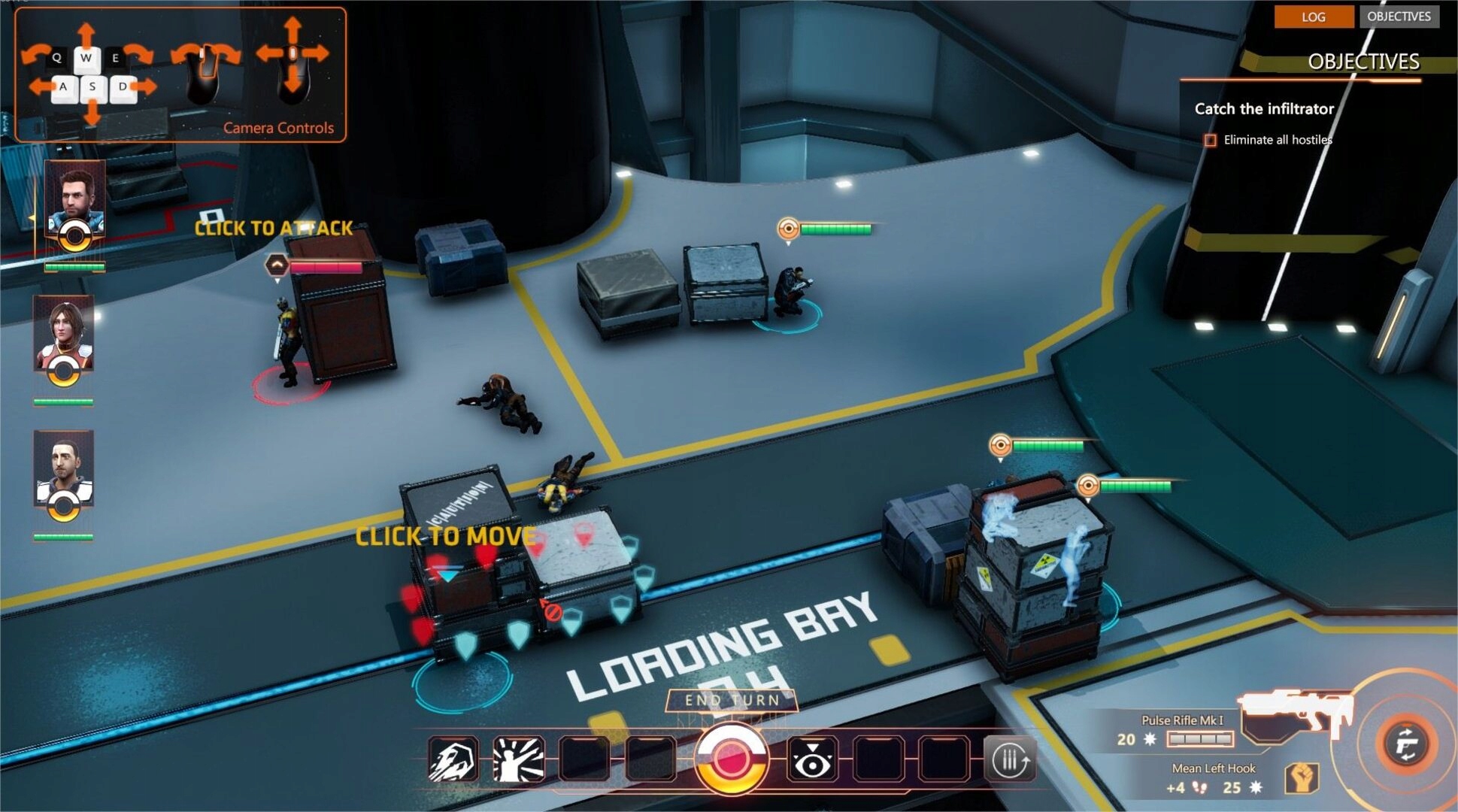The height and width of the screenshot is (812, 1458).
Task: Activate the overwatch eye ability
Action: (812, 761)
